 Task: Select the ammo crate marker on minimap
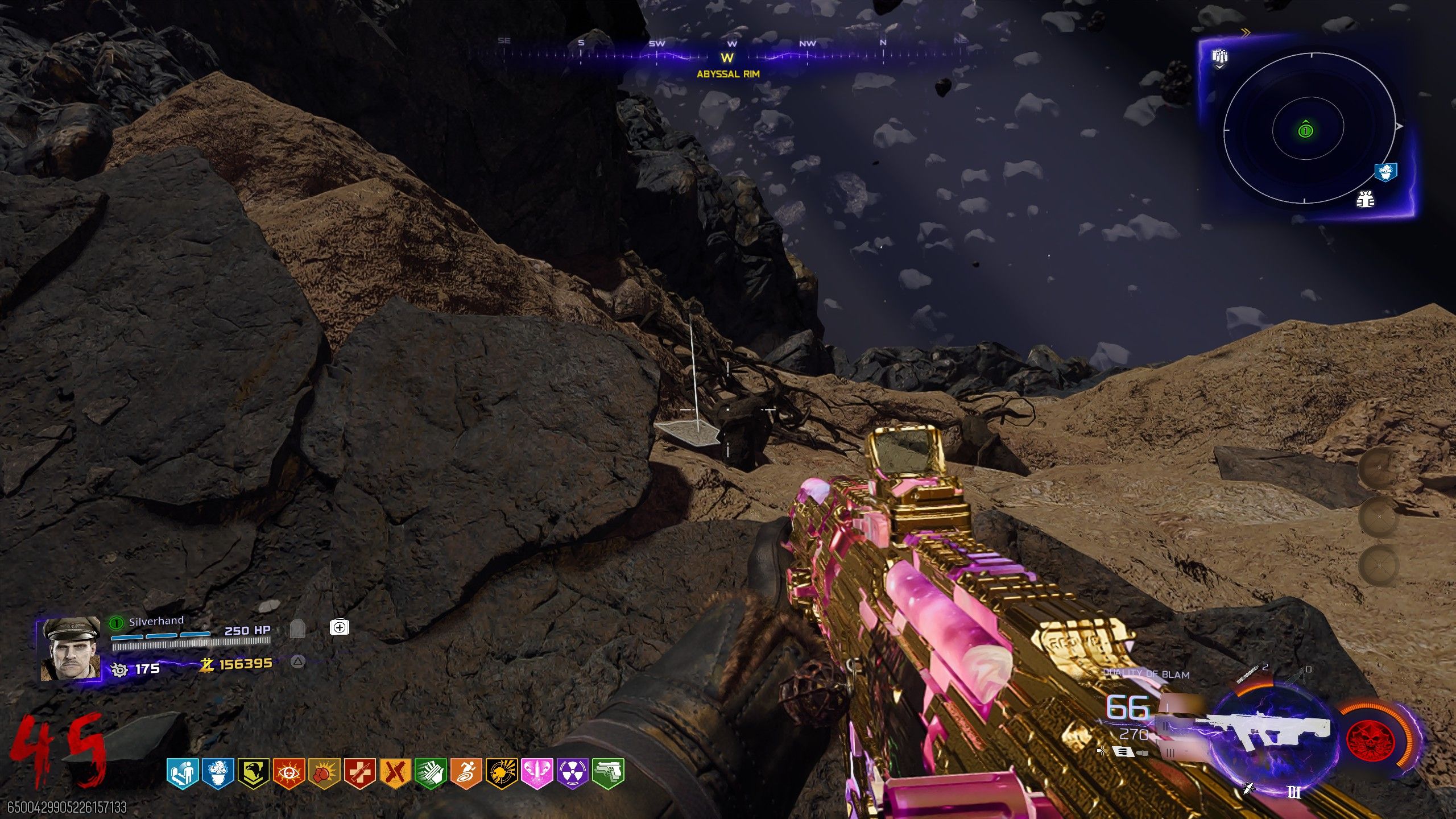pyautogui.click(x=1219, y=57)
